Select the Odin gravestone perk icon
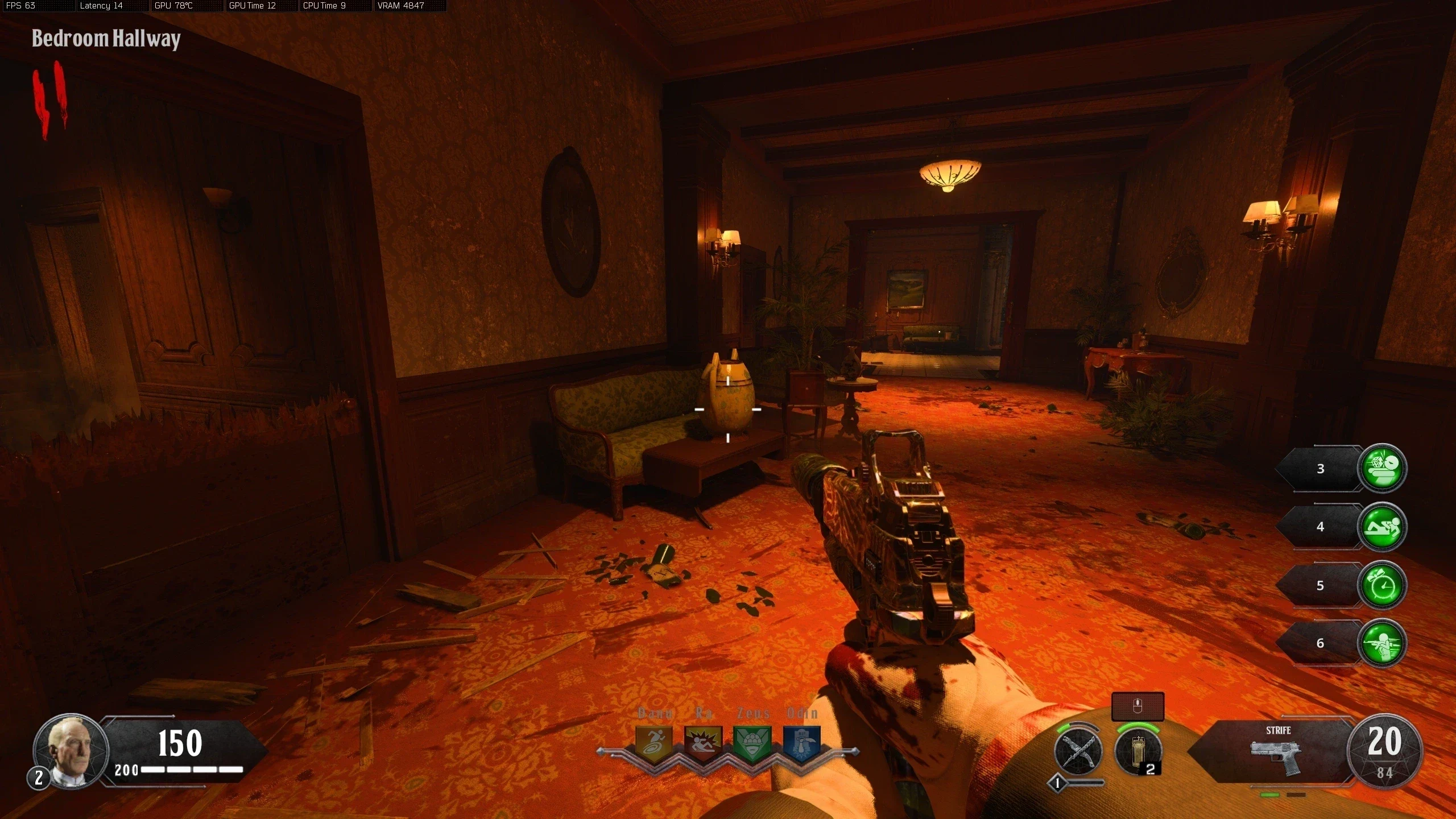This screenshot has width=1456, height=819. (801, 742)
